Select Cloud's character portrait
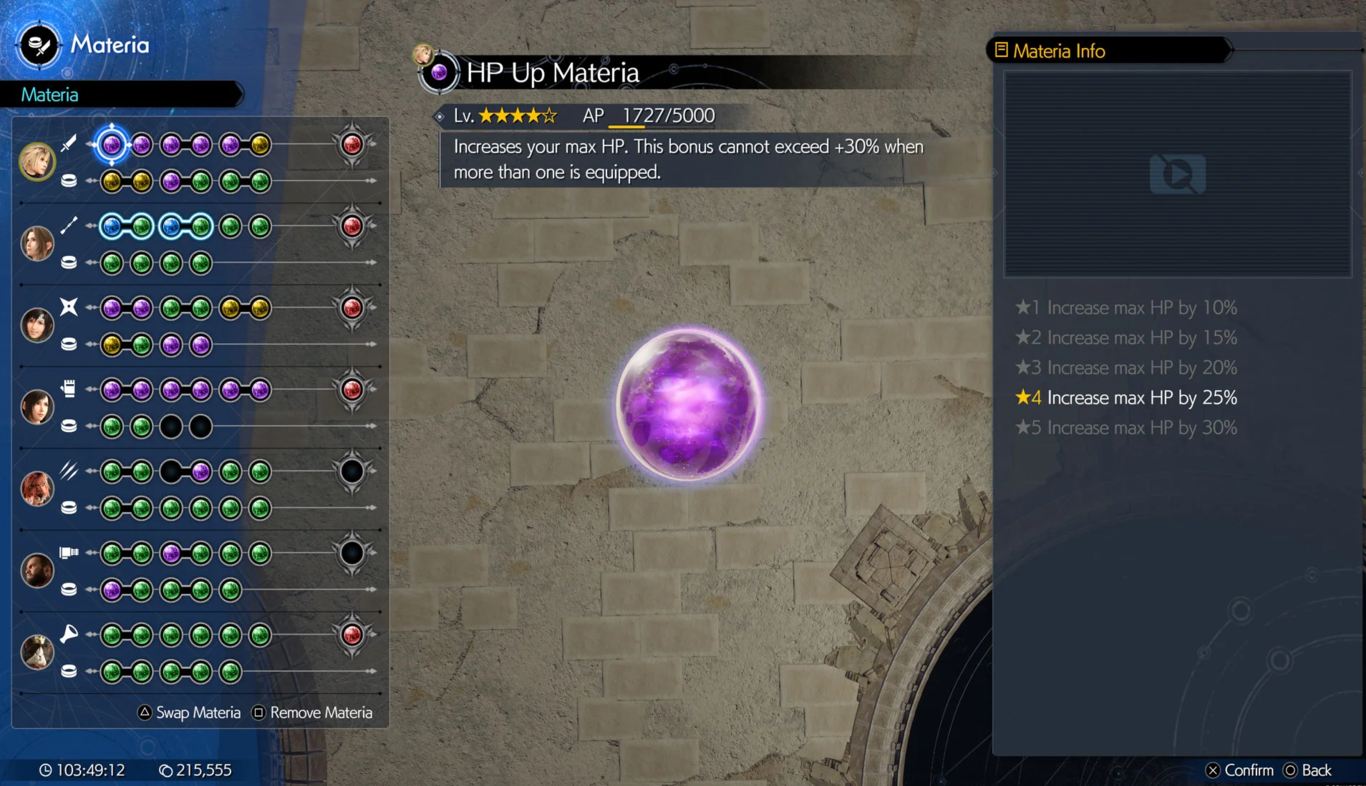 click(37, 162)
